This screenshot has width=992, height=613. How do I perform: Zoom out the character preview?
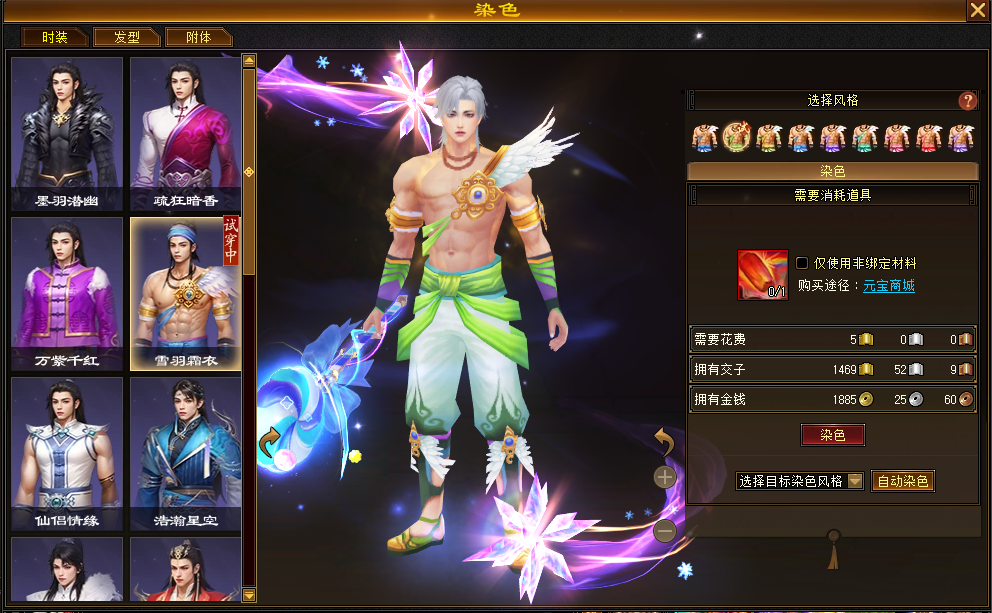click(665, 531)
